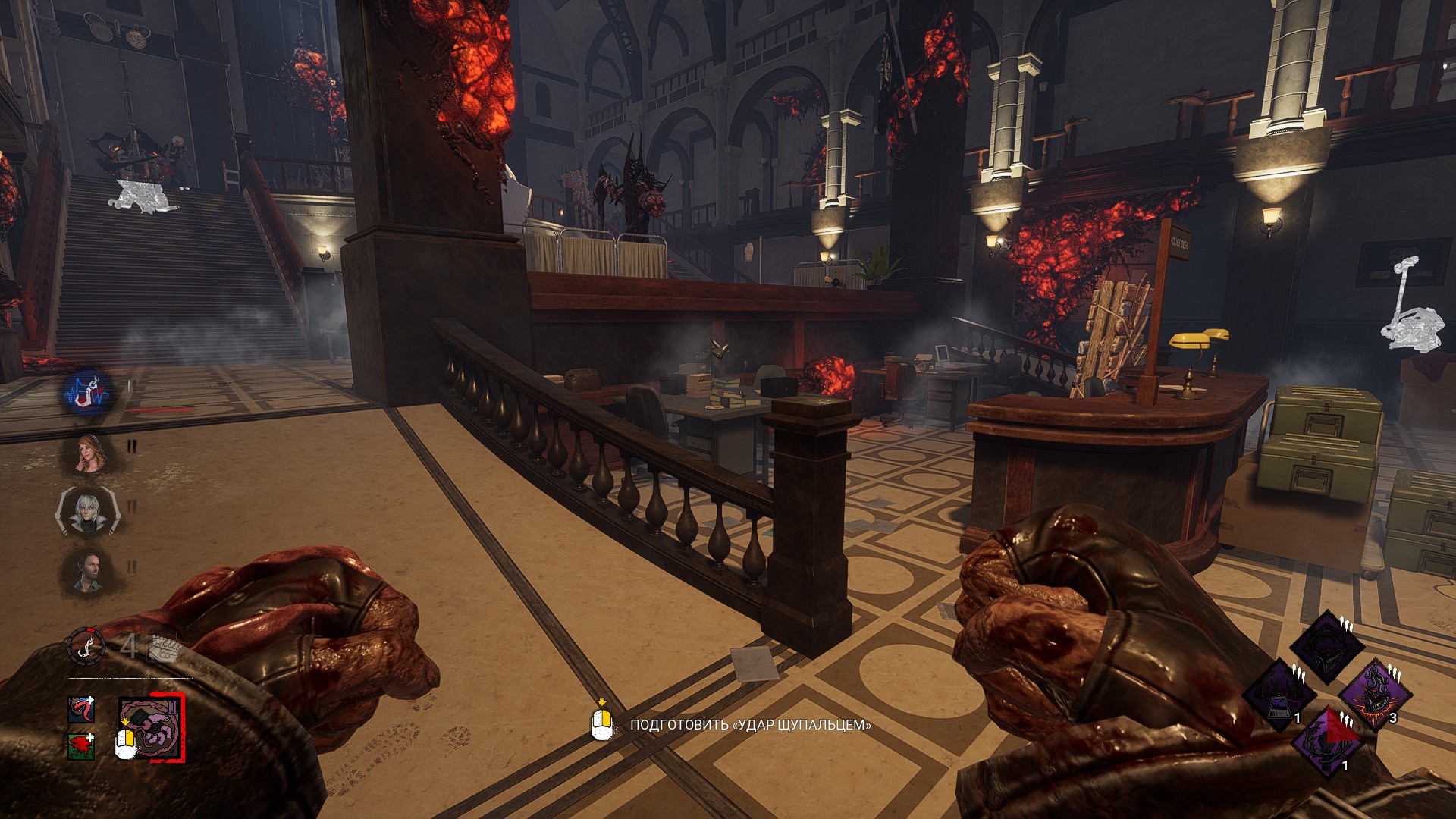Image resolution: width=1456 pixels, height=819 pixels.
Task: Choose the bearded man survivor portrait
Action: [x=88, y=571]
